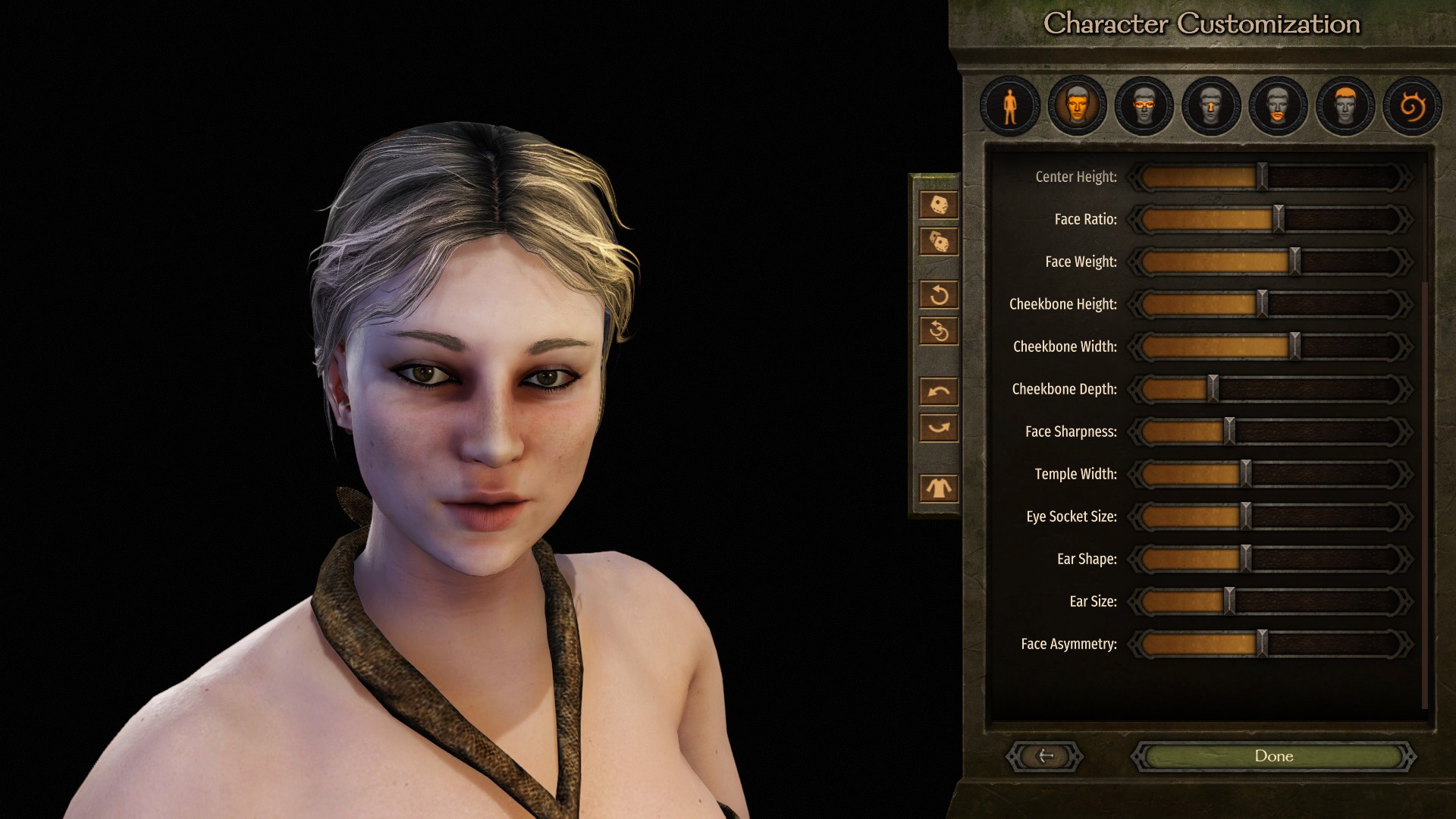
Task: Switch to the full body tab
Action: tap(1010, 106)
